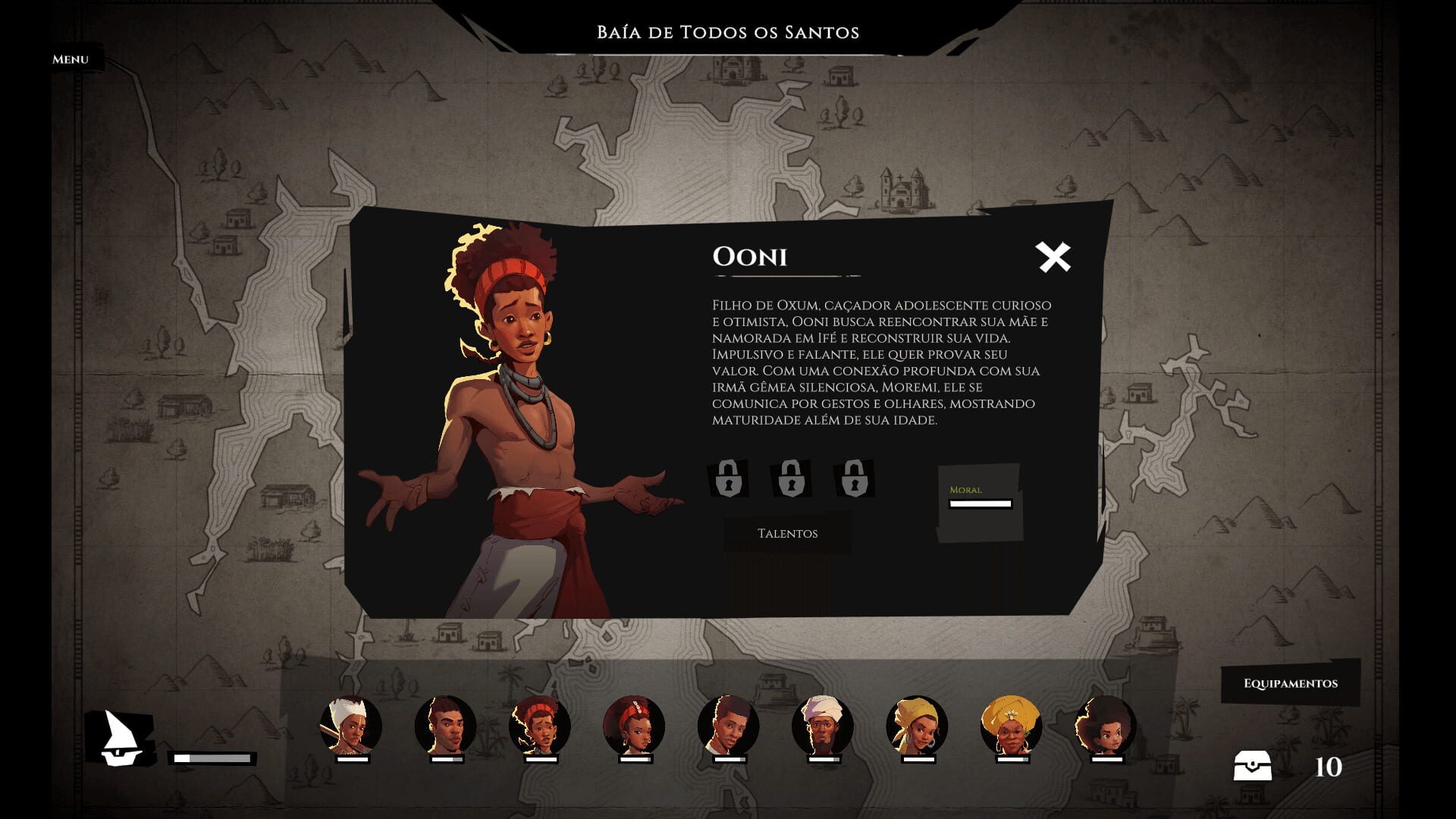Click the Moral bar
This screenshot has width=1456, height=819.
click(x=978, y=502)
